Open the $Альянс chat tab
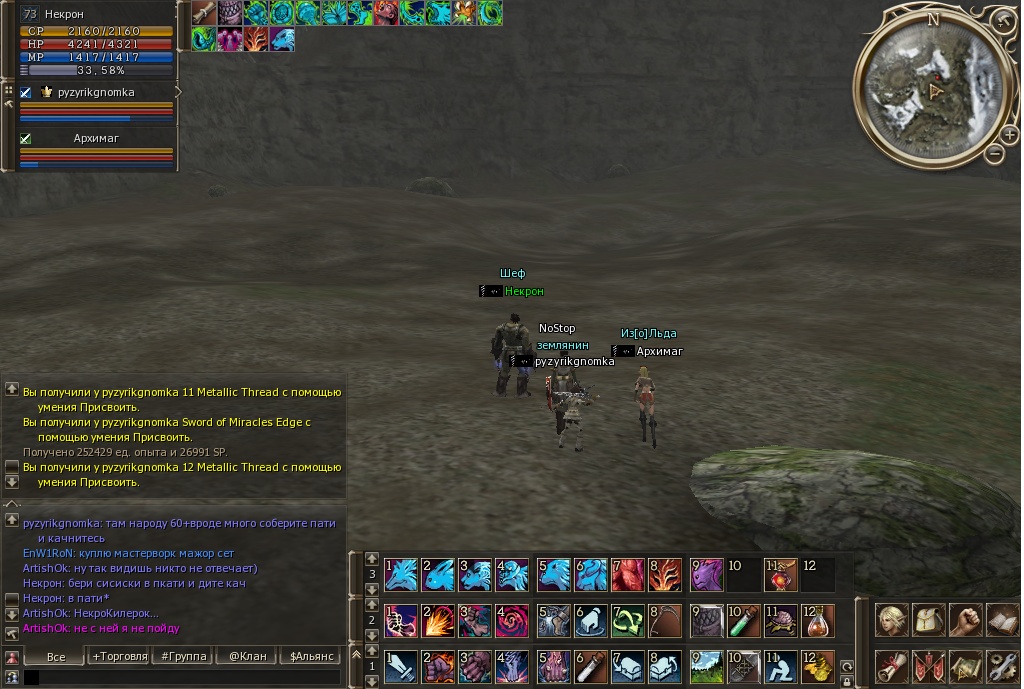Image resolution: width=1024 pixels, height=689 pixels. 309,656
